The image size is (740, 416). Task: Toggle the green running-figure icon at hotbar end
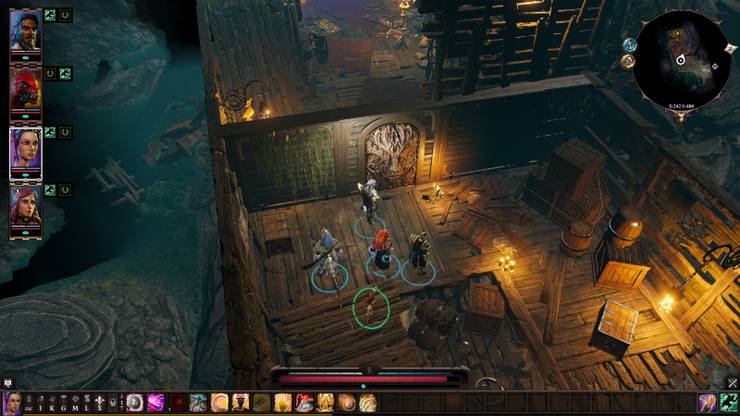(728, 402)
